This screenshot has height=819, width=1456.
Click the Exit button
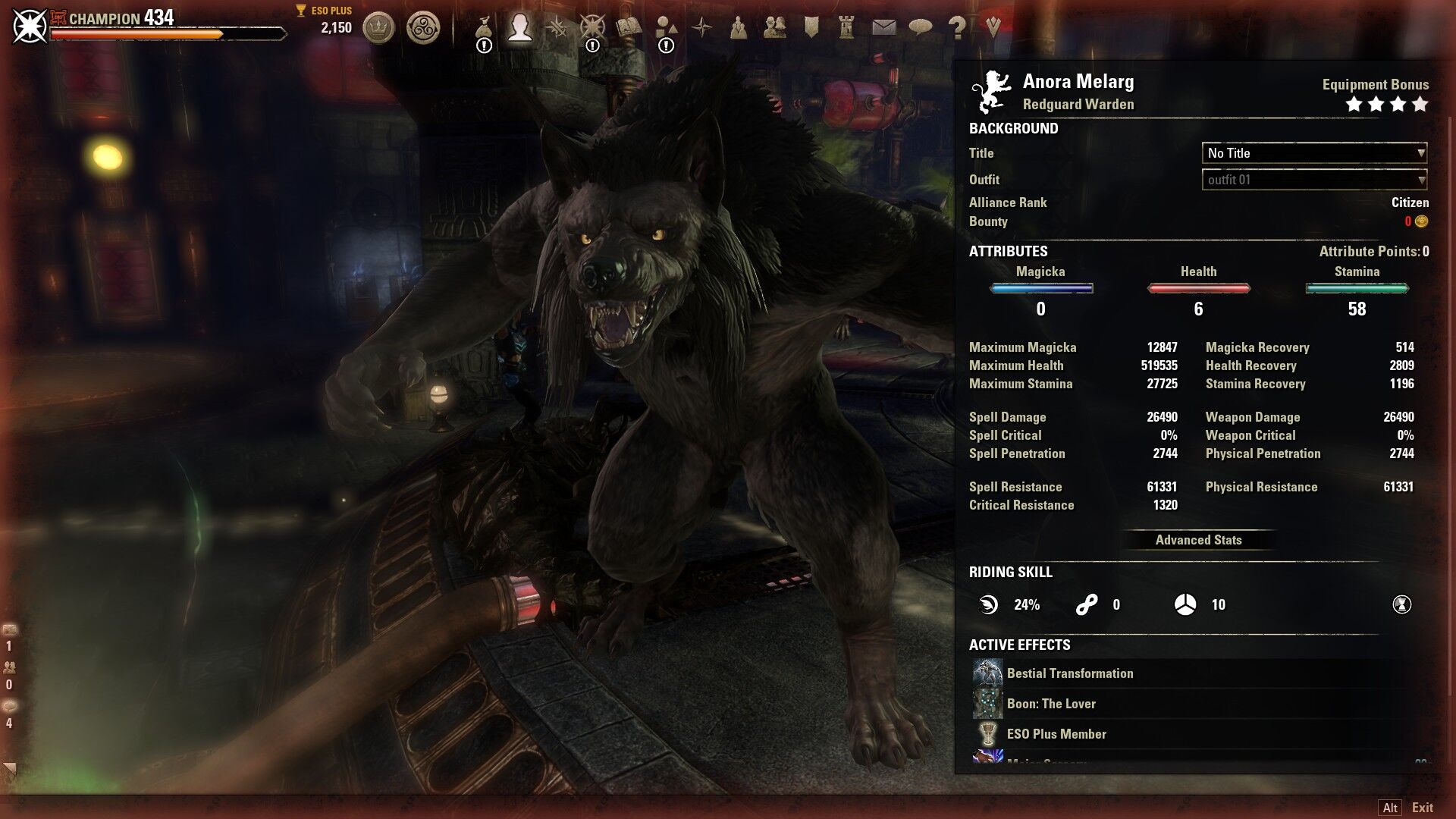click(x=1422, y=808)
